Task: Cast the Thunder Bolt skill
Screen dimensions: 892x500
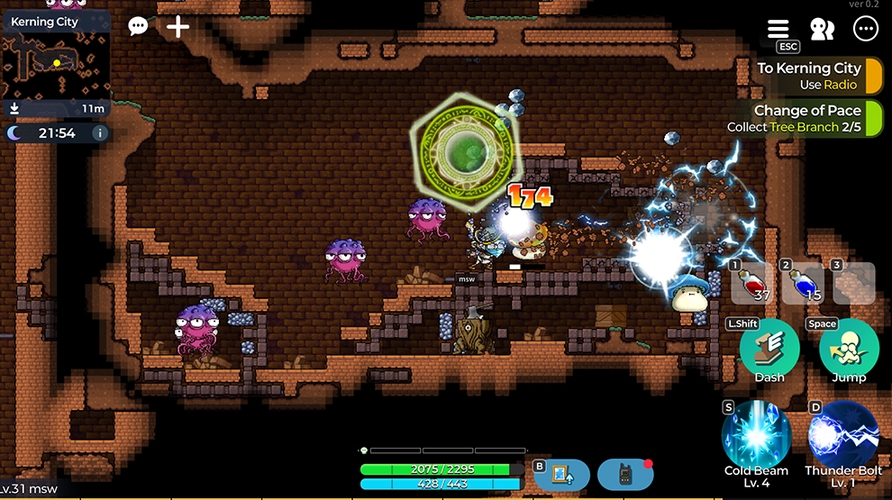Action: pyautogui.click(x=843, y=436)
